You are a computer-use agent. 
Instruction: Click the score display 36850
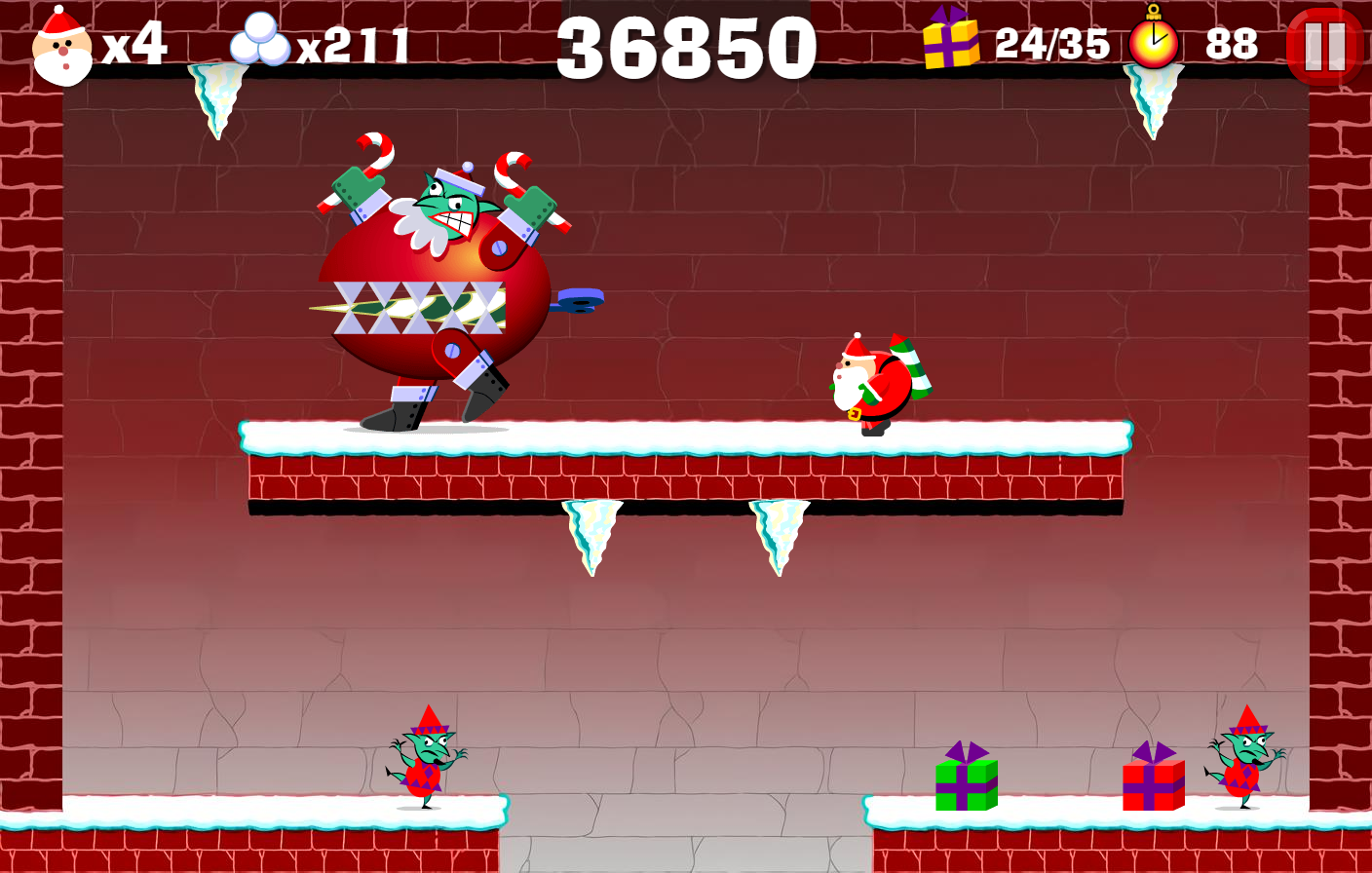(686, 44)
